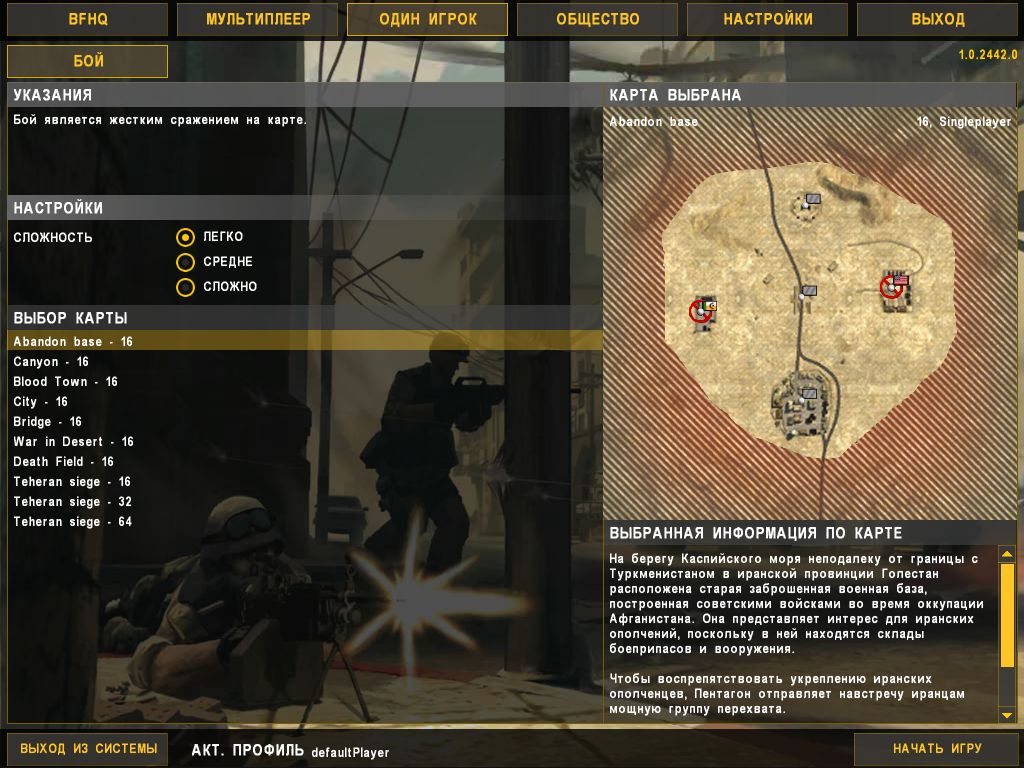Click the map description scrollbar down arrow

1007,715
